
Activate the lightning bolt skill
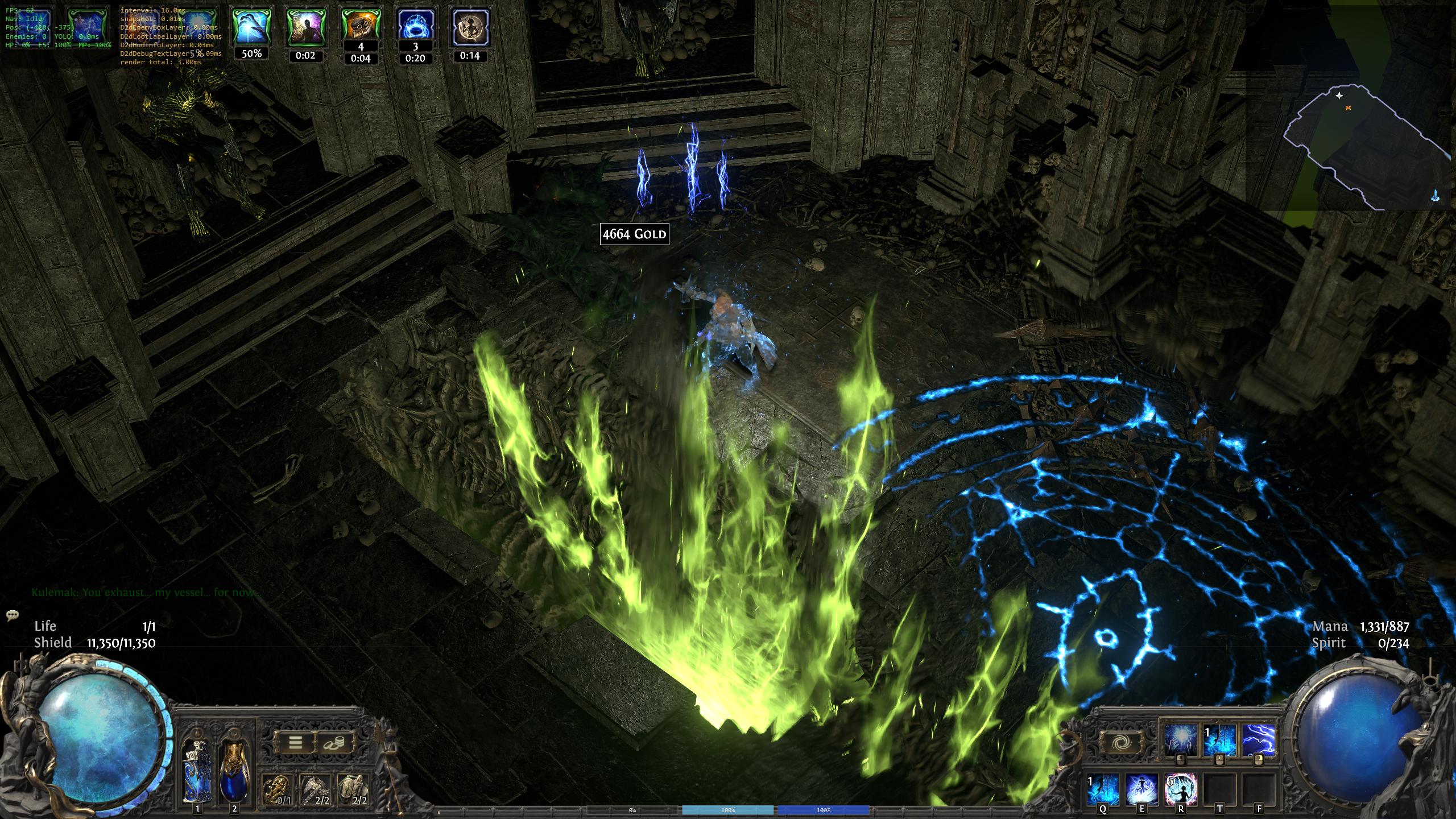[x=1258, y=739]
